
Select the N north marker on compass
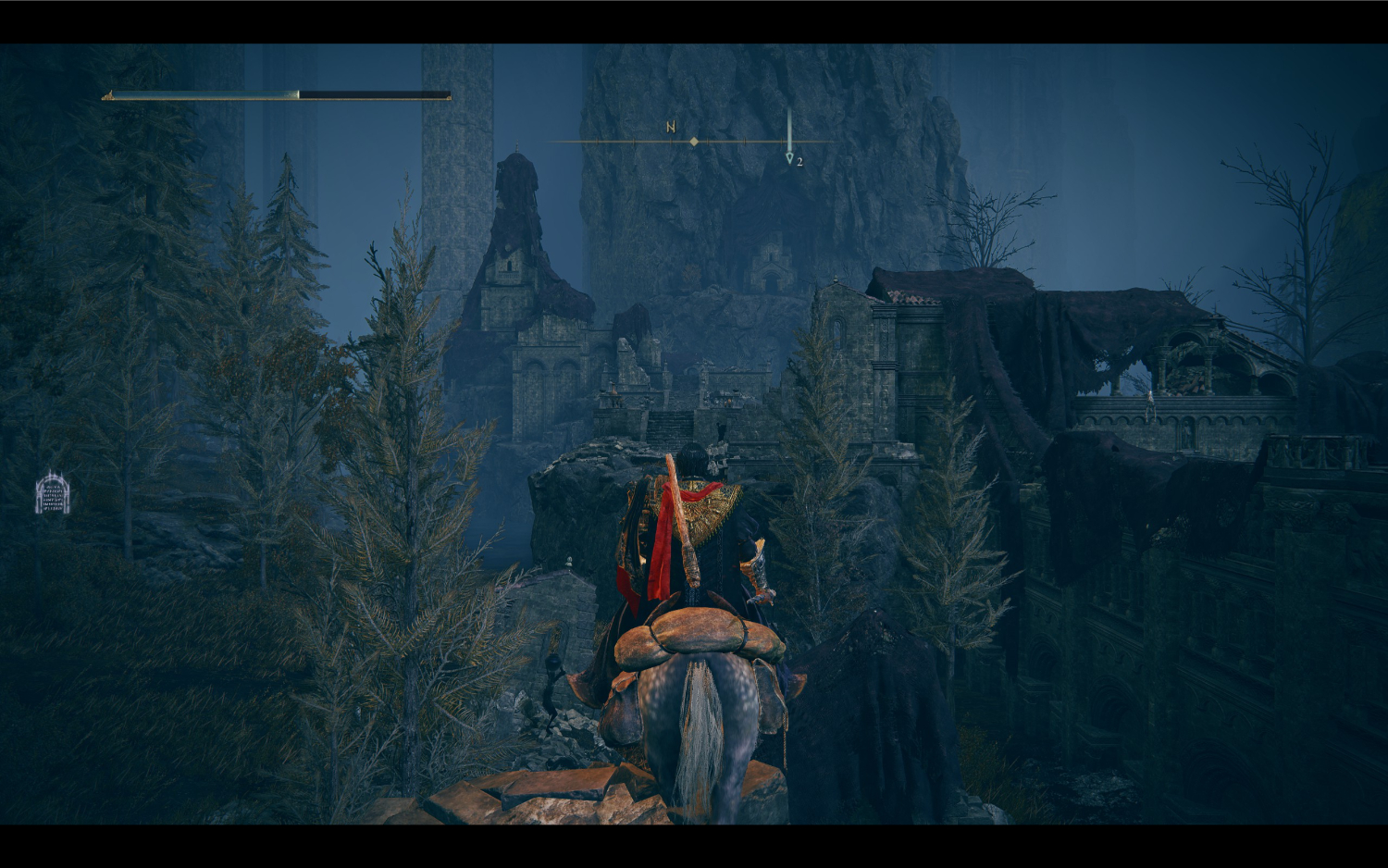[671, 127]
